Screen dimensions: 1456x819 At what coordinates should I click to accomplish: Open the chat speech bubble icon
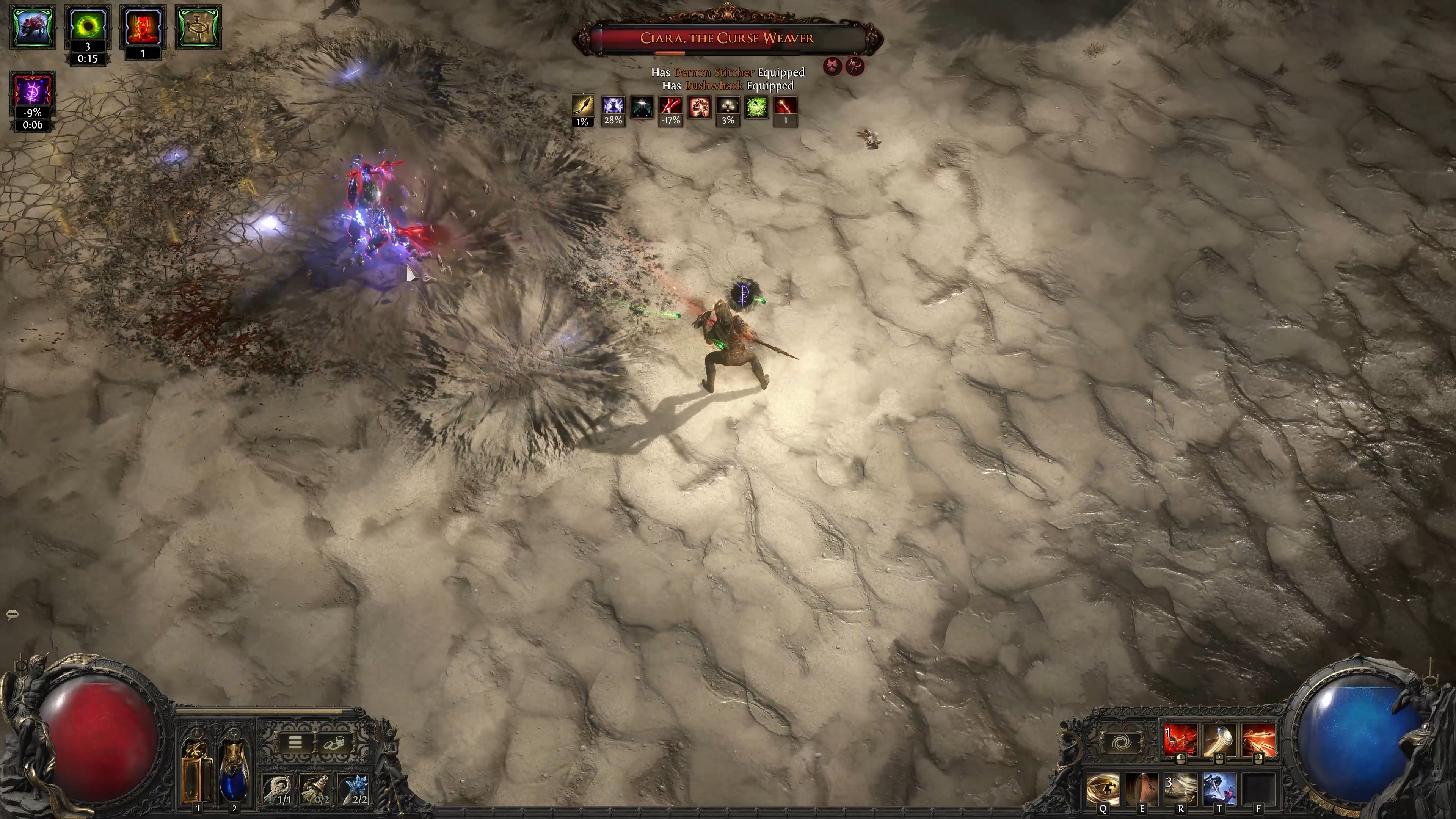13,614
